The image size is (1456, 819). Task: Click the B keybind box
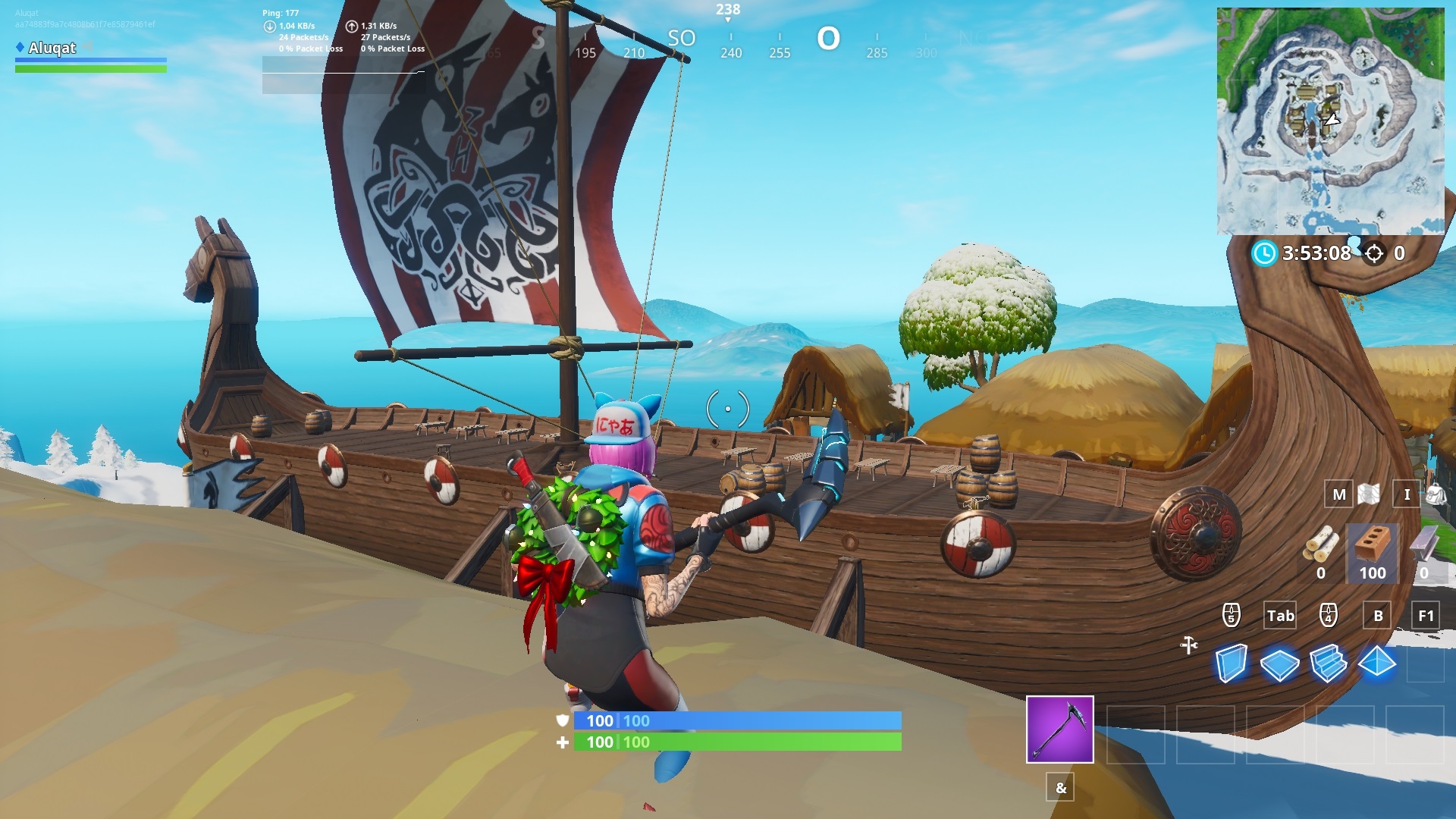click(1376, 616)
